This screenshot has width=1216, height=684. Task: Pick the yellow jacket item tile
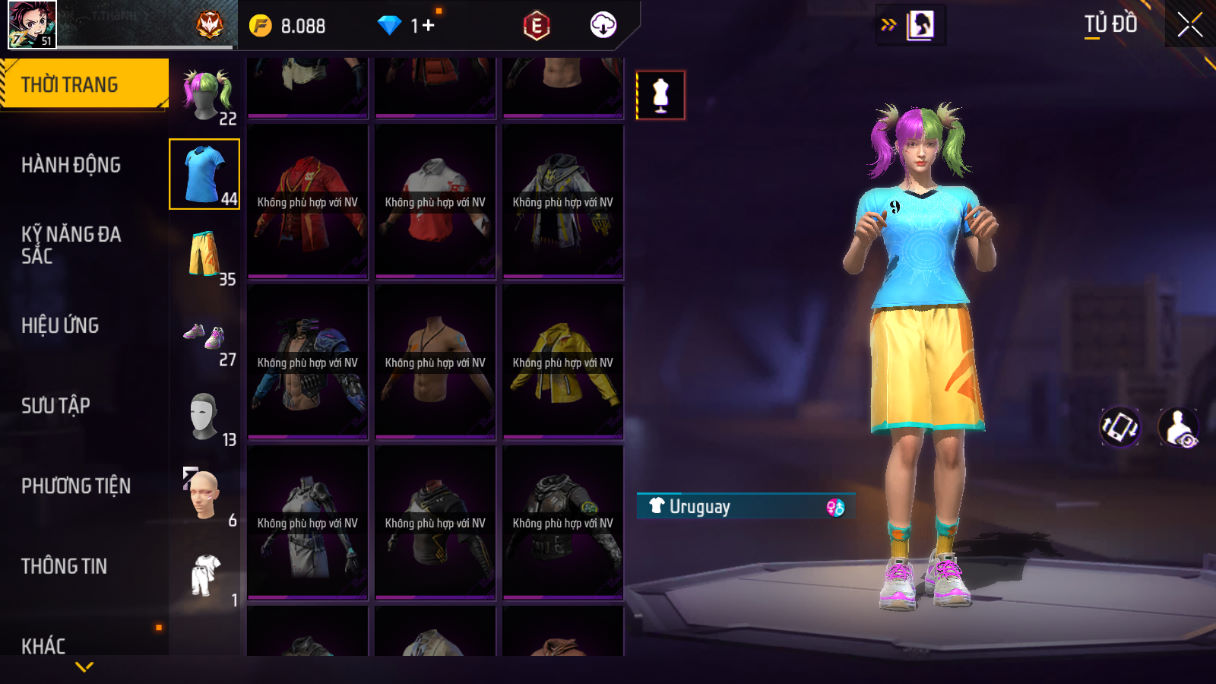(563, 361)
